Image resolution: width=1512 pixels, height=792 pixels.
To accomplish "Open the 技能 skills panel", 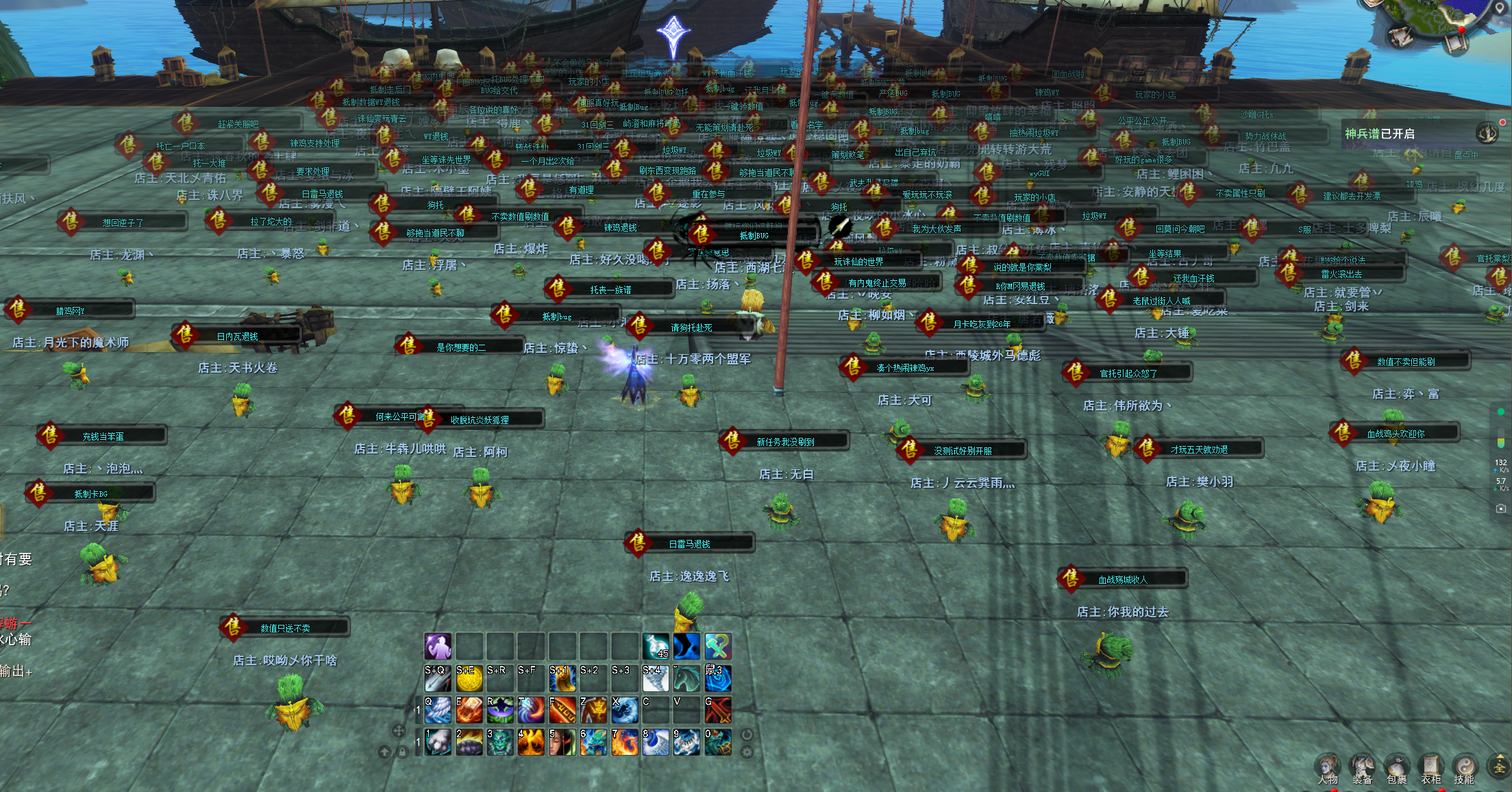I will (x=1464, y=768).
